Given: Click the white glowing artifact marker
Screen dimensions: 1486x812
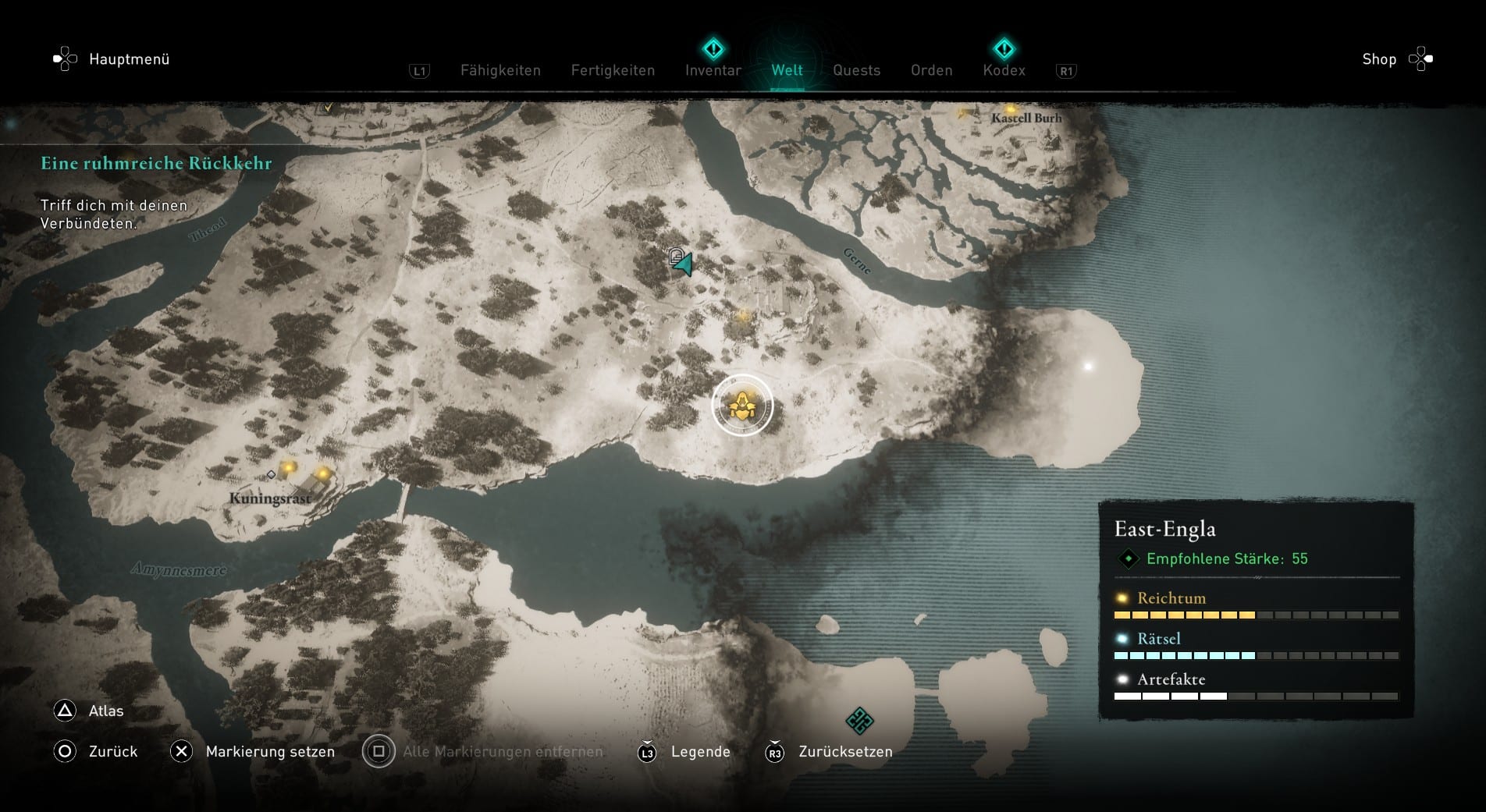Looking at the screenshot, I should 1088,366.
